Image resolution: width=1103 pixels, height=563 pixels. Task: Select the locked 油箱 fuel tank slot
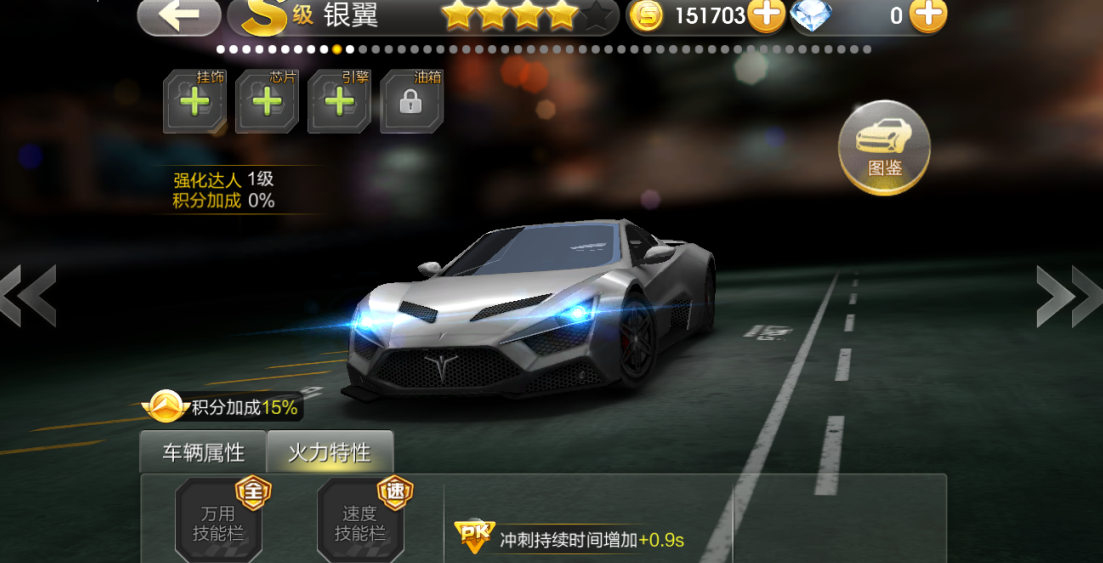412,101
